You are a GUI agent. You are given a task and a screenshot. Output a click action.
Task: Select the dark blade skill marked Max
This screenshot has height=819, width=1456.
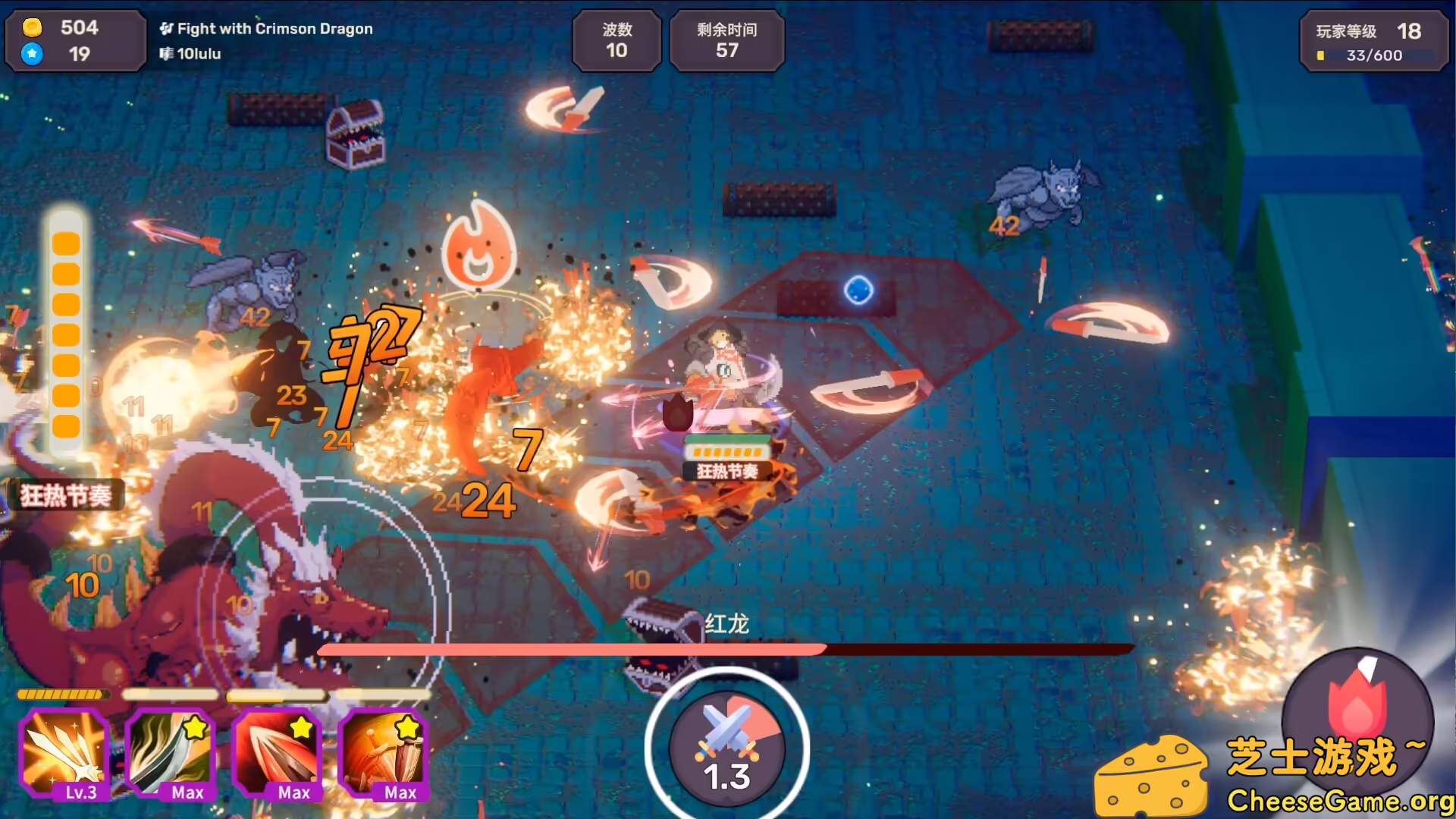(x=171, y=755)
